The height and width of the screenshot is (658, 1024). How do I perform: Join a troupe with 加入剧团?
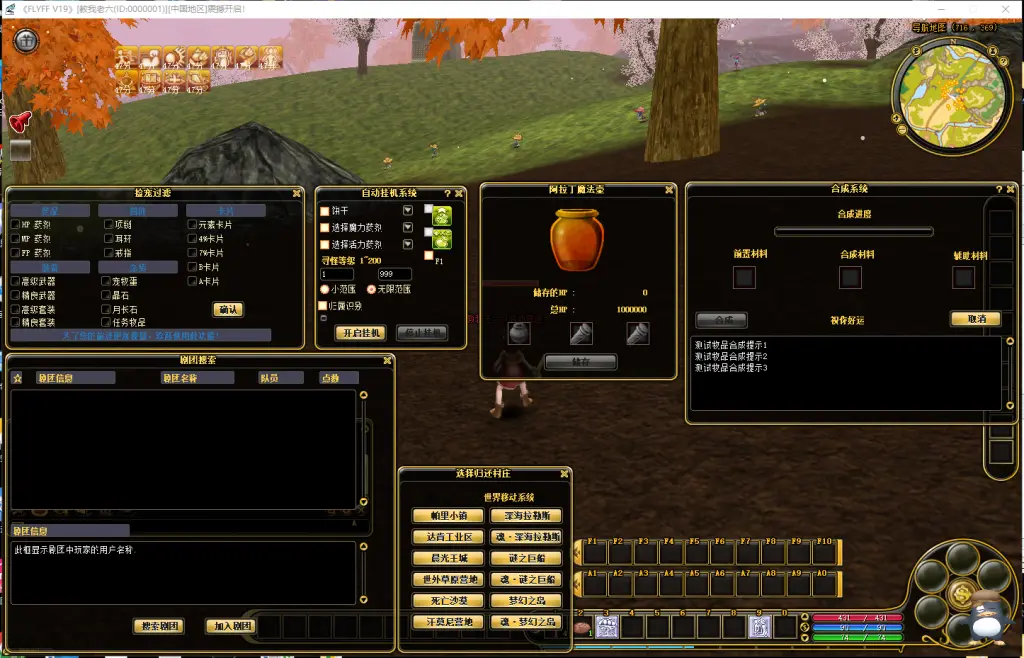[233, 626]
